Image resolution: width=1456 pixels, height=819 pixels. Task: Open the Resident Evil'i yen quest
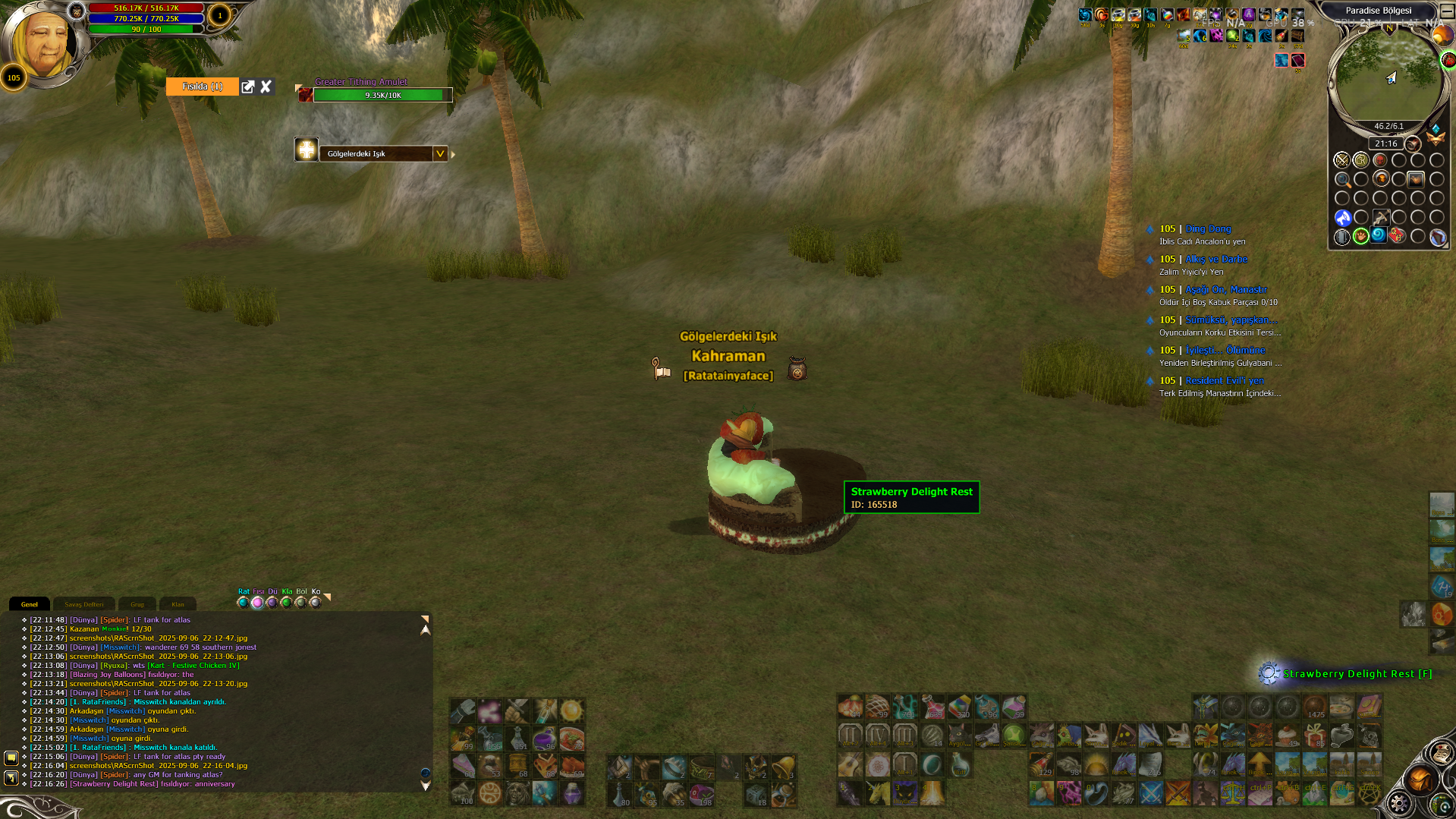pyautogui.click(x=1225, y=380)
